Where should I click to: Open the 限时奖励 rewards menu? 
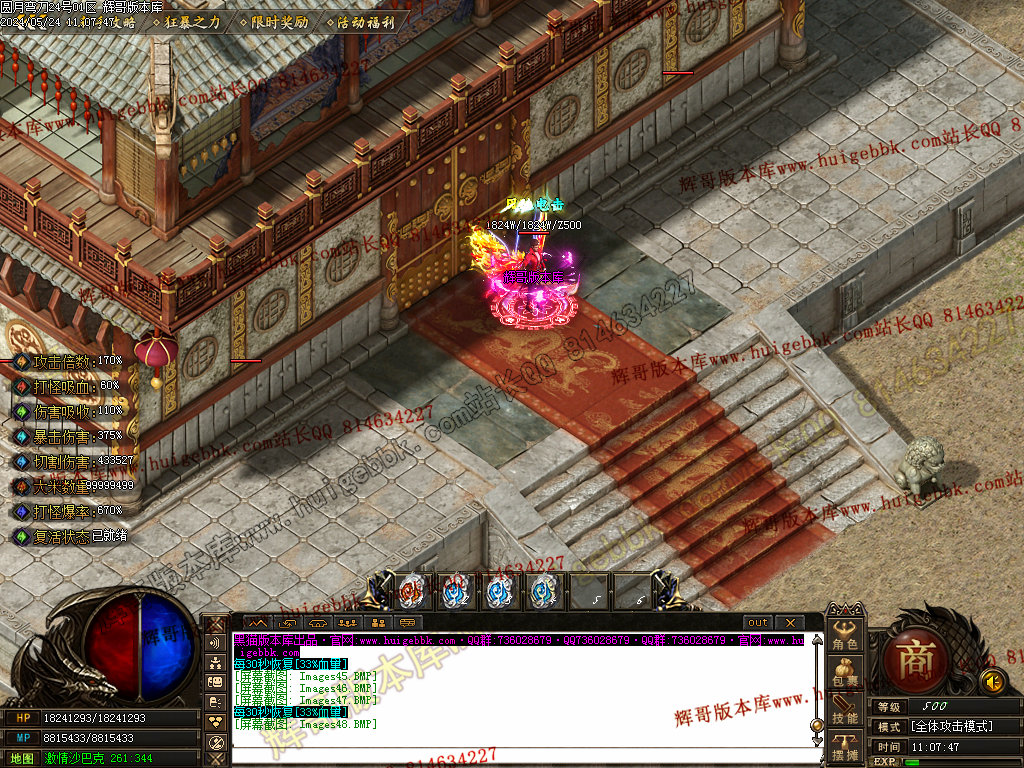(x=277, y=21)
